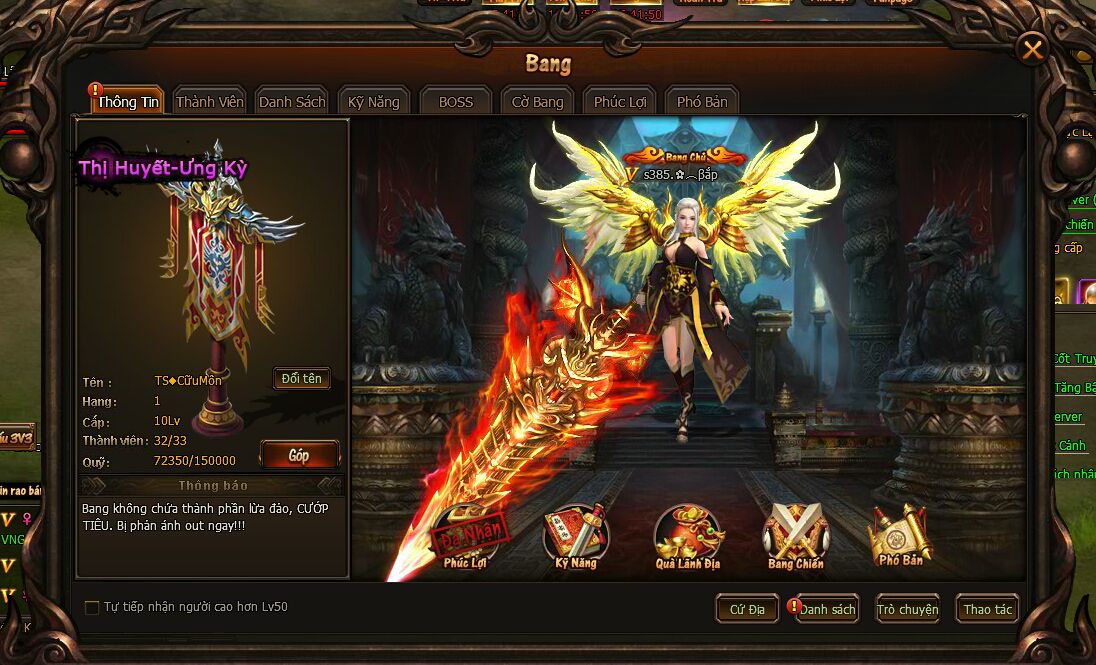Select the Thông Tin tab
Image resolution: width=1096 pixels, height=665 pixels.
click(130, 102)
